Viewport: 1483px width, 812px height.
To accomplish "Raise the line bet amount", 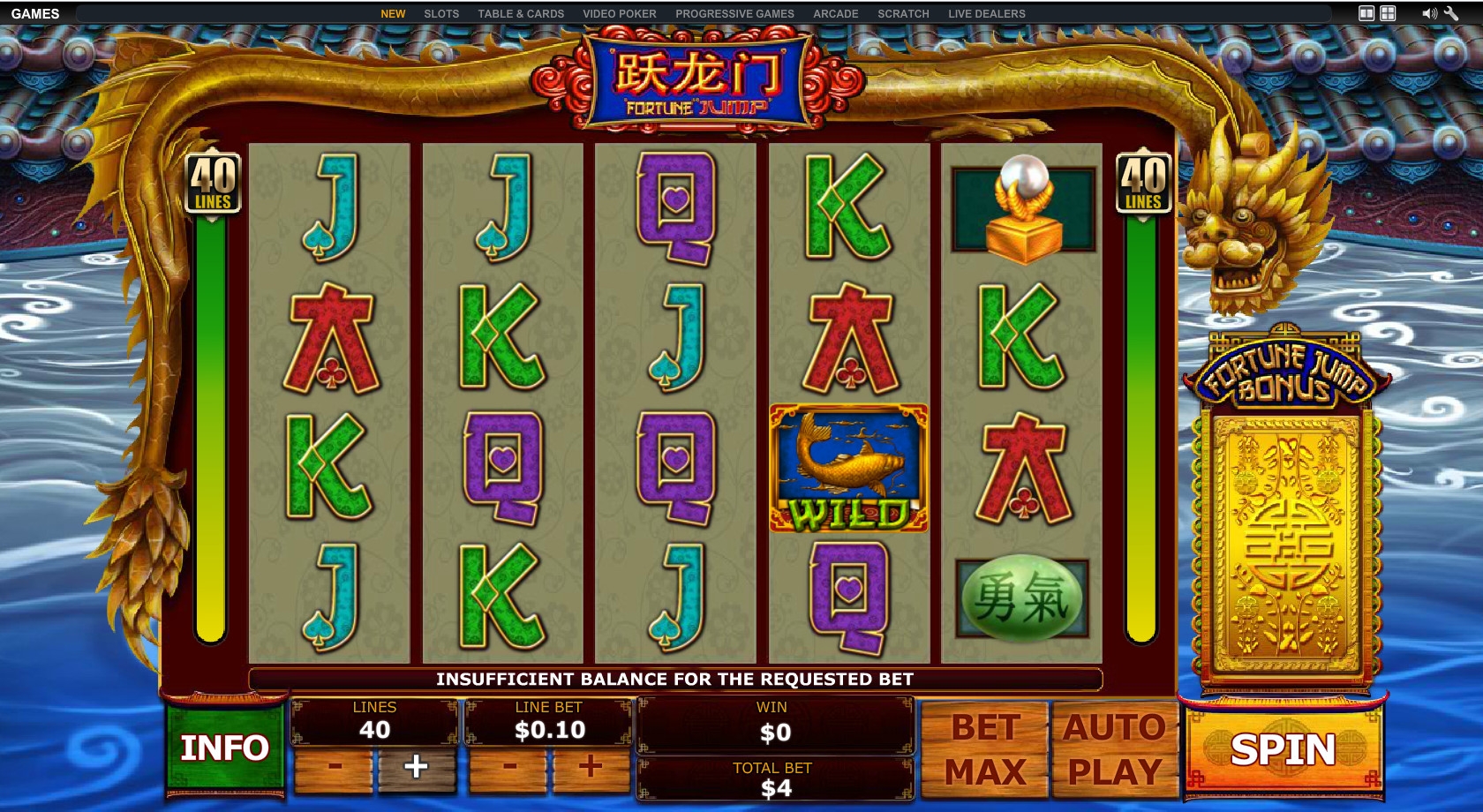I will pos(590,767).
